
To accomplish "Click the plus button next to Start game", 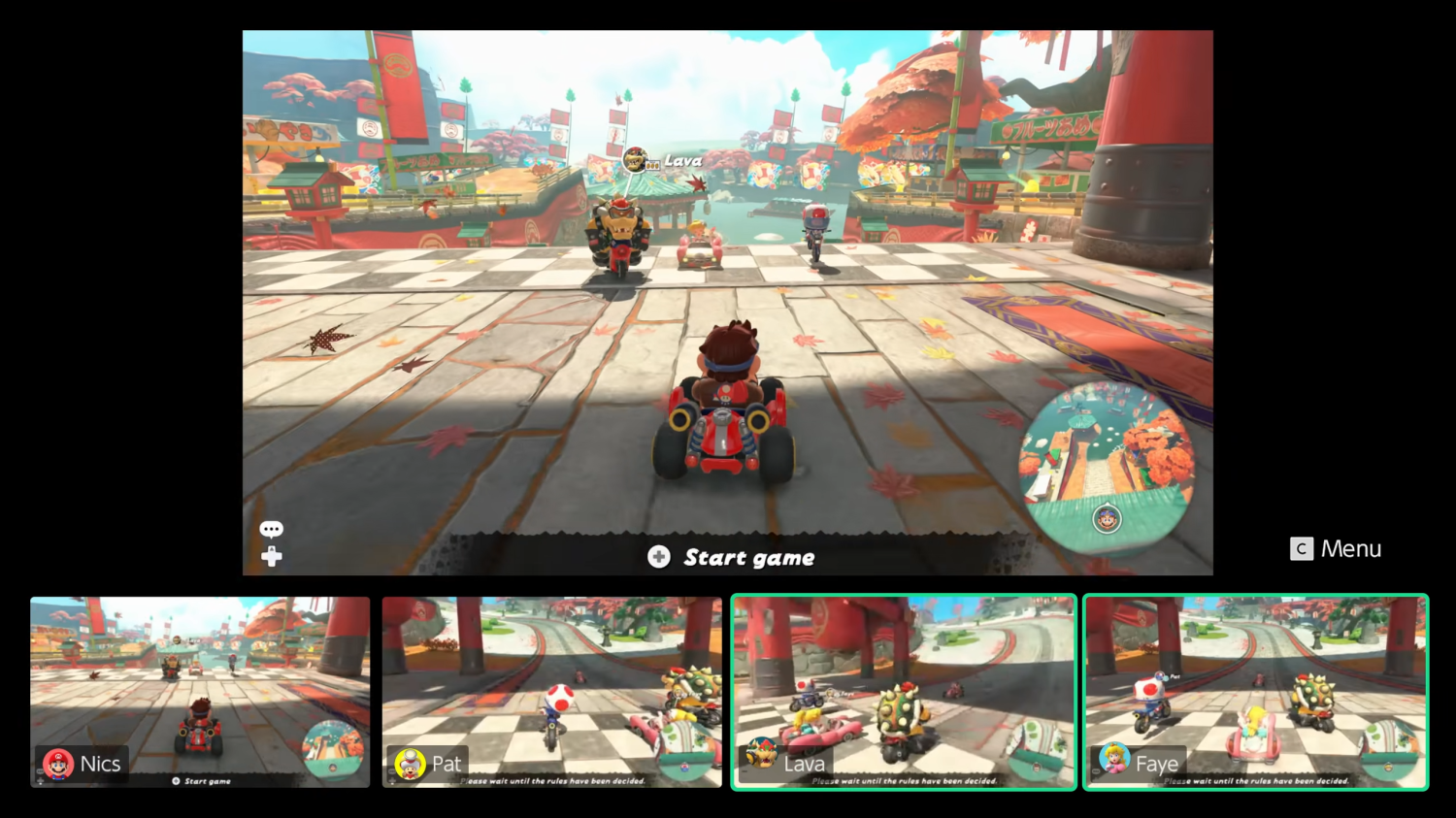I will tap(660, 557).
